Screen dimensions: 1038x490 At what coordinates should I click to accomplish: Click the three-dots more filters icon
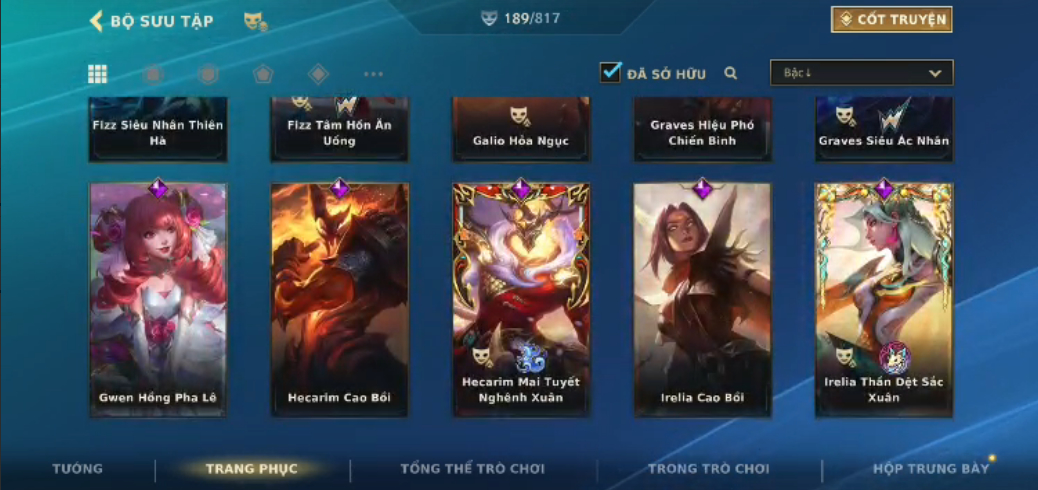(373, 74)
